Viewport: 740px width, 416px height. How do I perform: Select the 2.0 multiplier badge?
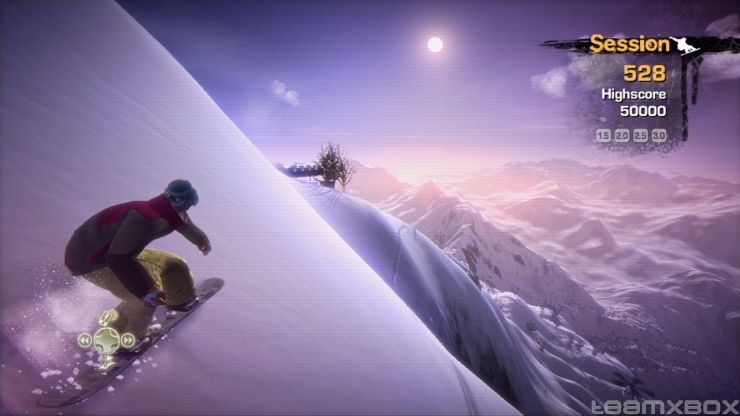coord(622,135)
